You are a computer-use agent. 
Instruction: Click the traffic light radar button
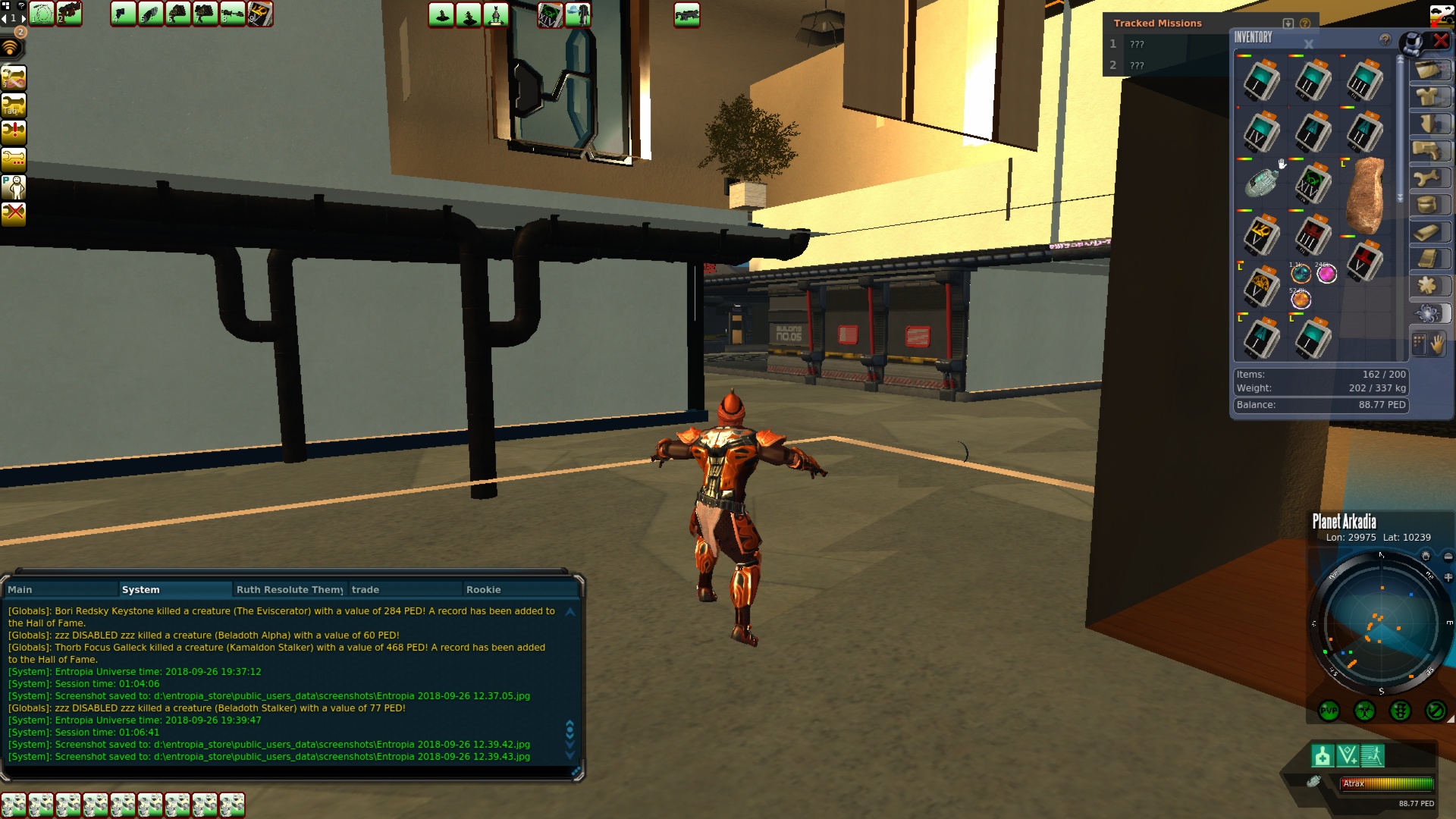coord(1400,711)
